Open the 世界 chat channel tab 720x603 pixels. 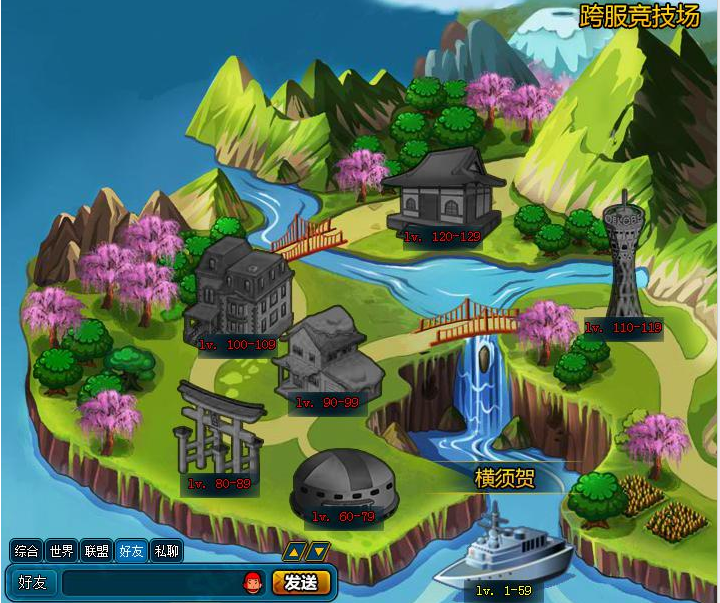click(x=61, y=551)
